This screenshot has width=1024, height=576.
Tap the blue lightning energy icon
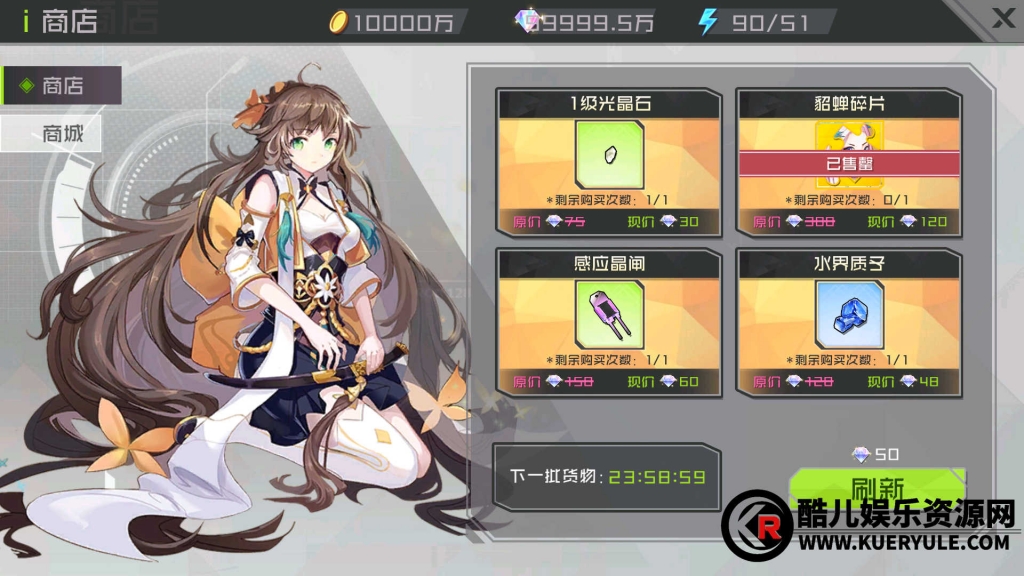click(x=708, y=21)
